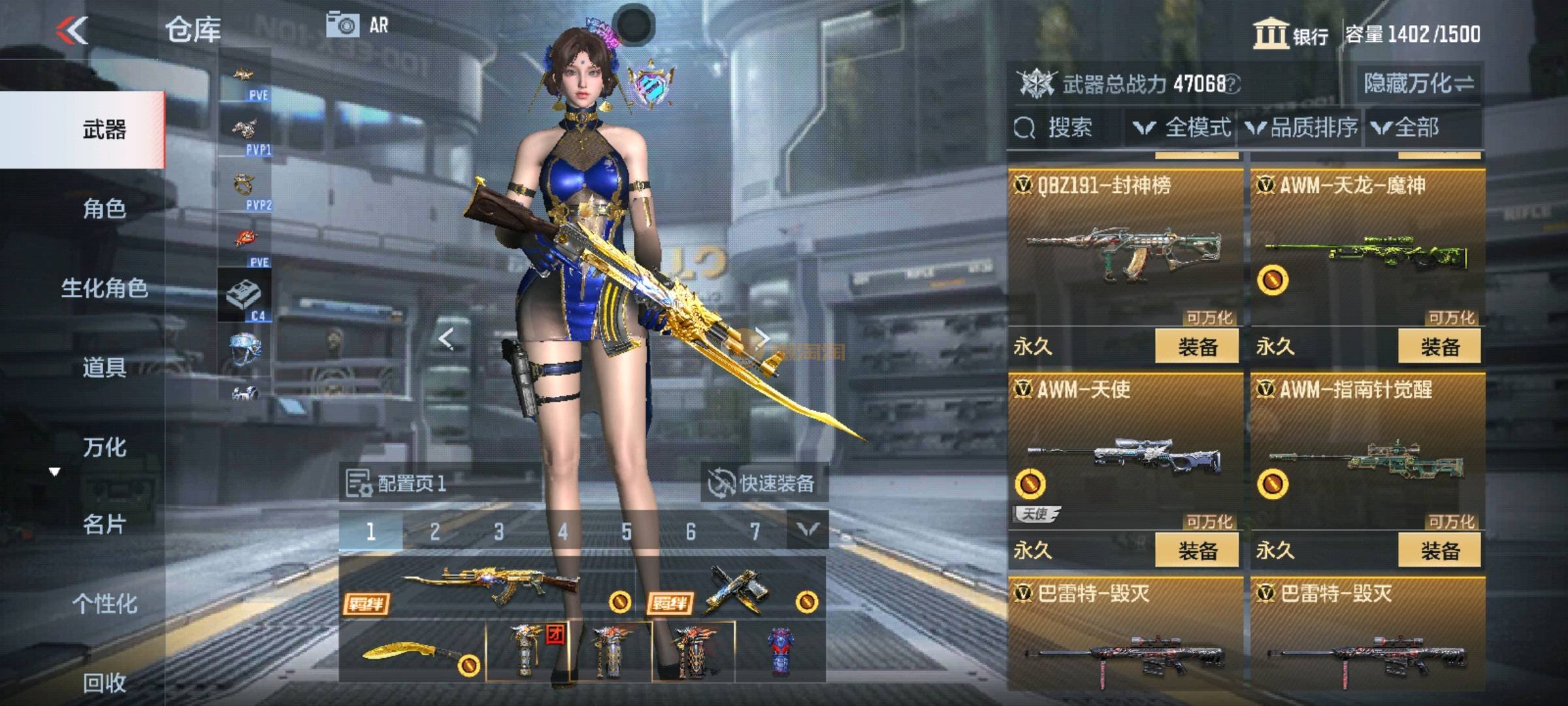The width and height of the screenshot is (1568, 706).
Task: Toggle the 隐藏万化 button
Action: coord(1418,84)
